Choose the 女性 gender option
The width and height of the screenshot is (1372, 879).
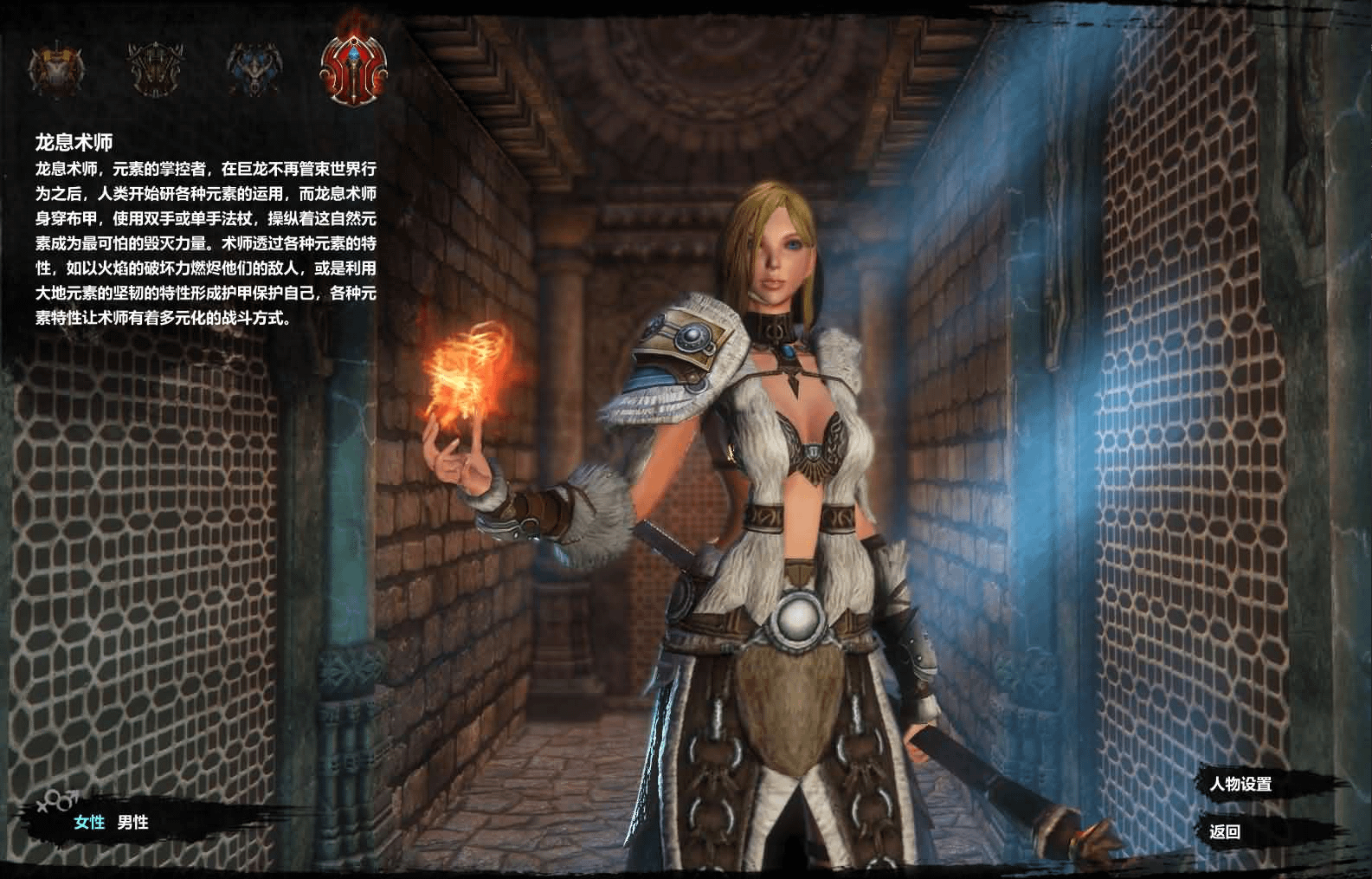[89, 822]
